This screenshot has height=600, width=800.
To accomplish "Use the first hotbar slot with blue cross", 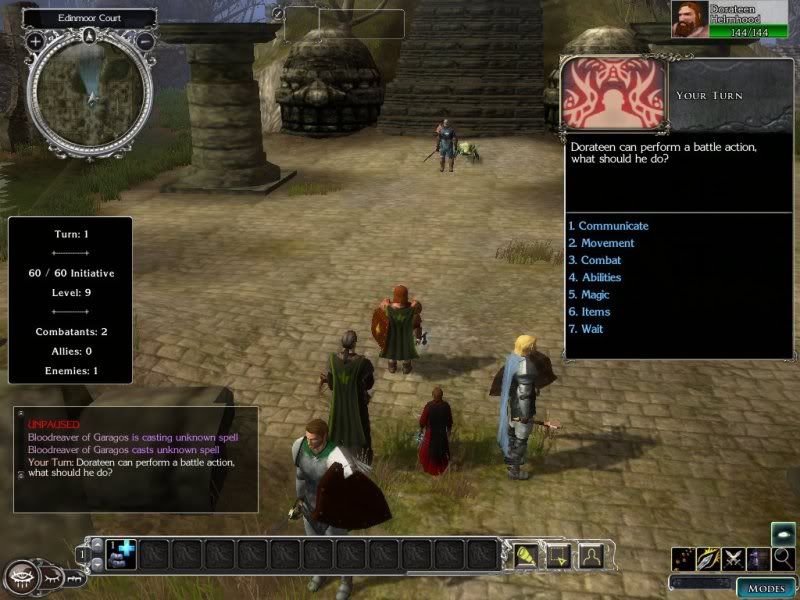I will click(x=120, y=553).
